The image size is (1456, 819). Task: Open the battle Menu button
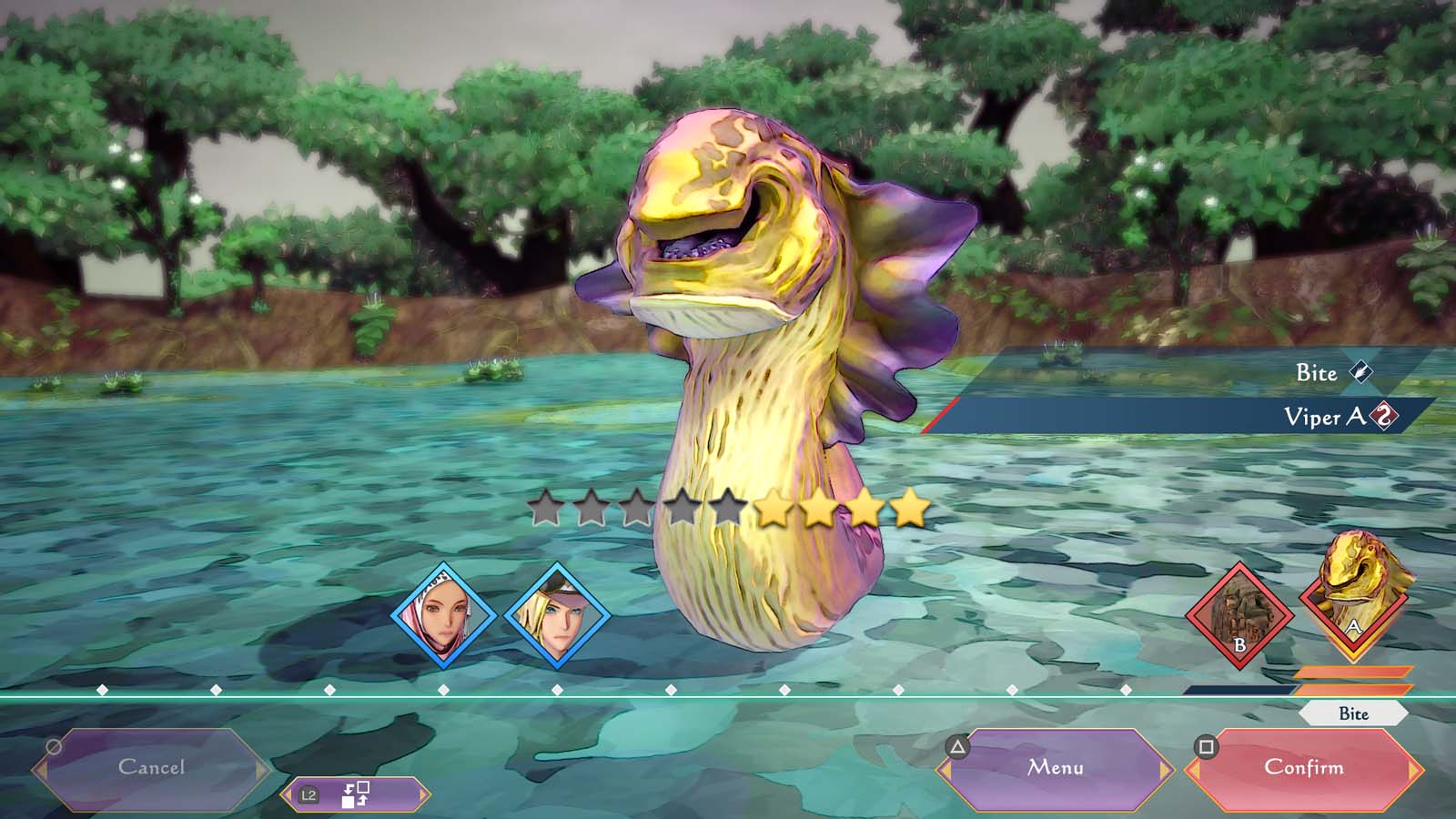pyautogui.click(x=1056, y=768)
